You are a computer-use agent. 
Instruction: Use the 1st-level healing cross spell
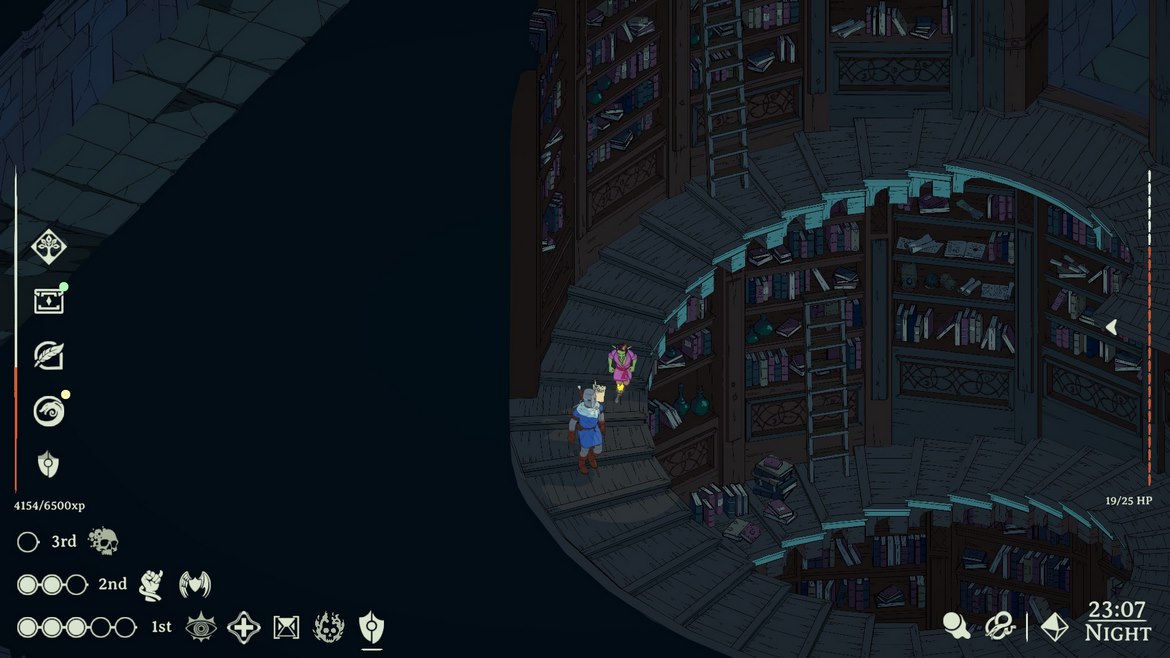(244, 627)
